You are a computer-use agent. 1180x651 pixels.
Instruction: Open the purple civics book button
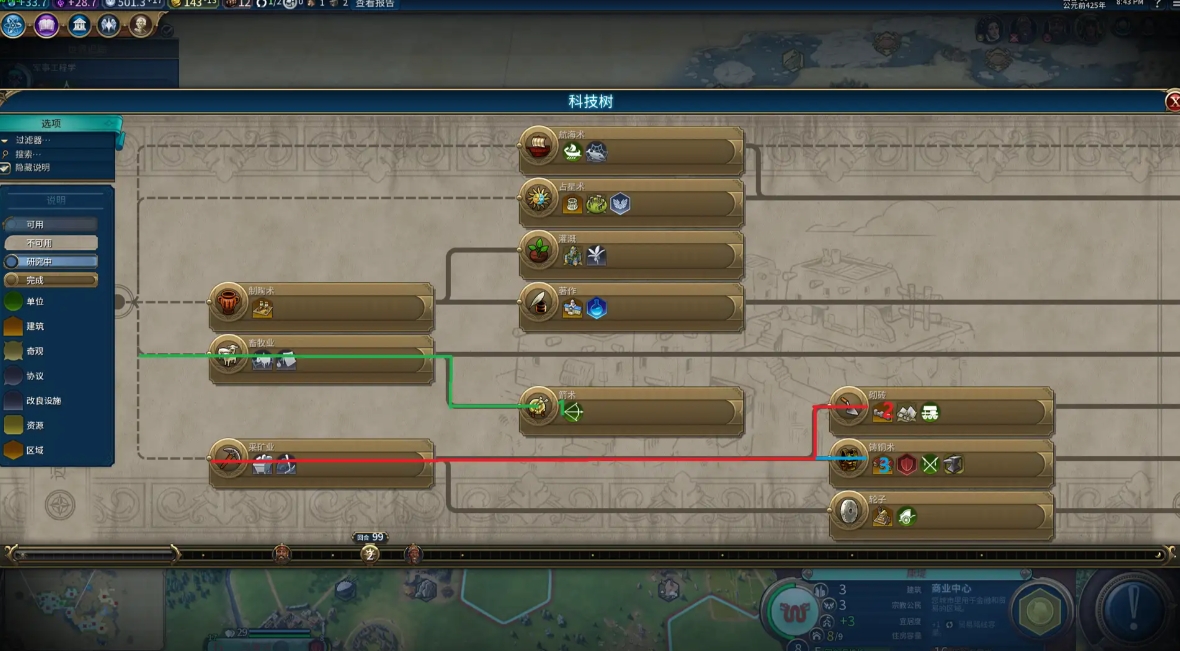(46, 26)
